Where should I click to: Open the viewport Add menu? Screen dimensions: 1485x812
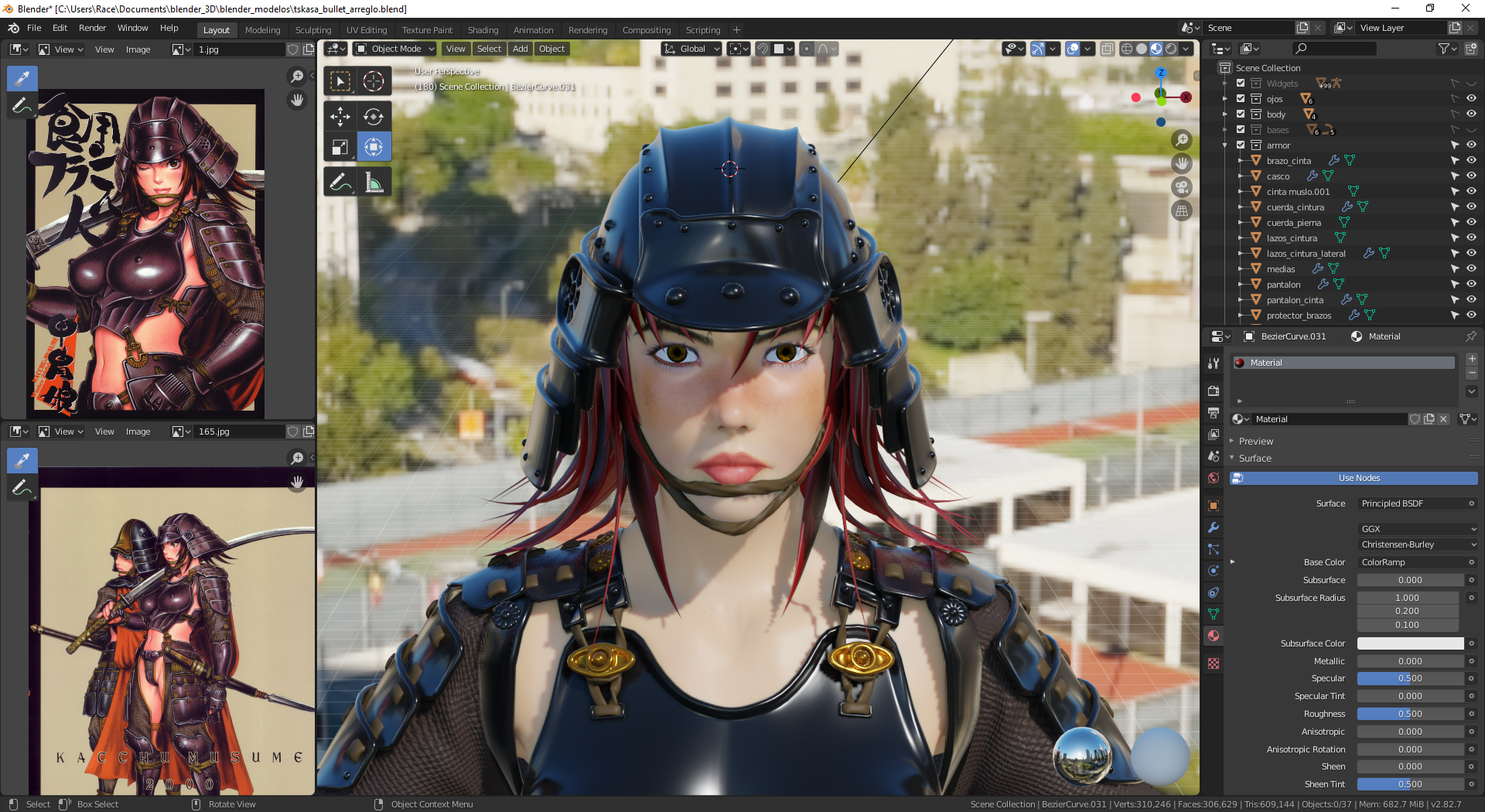coord(520,49)
